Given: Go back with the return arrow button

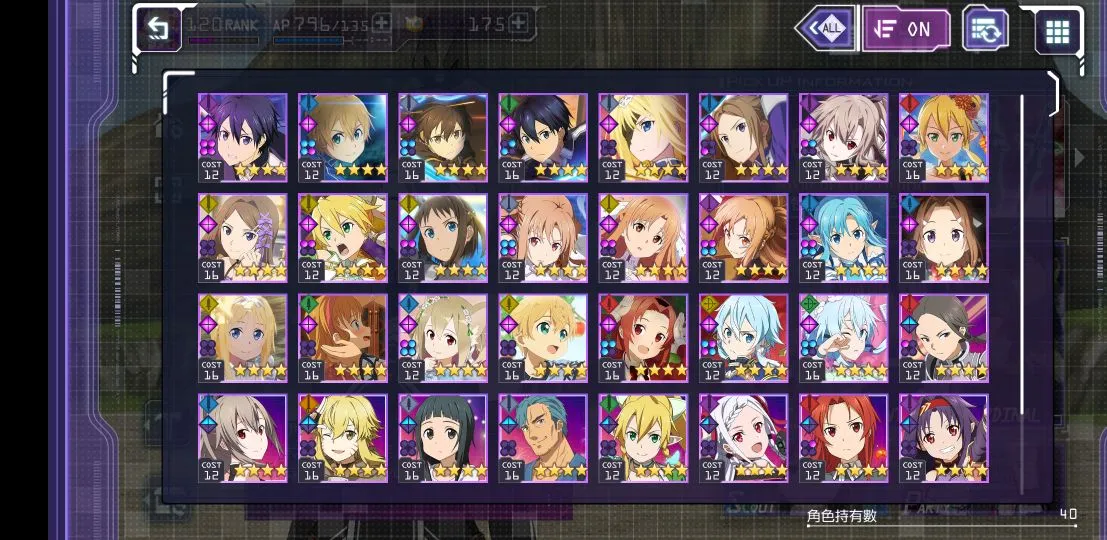Looking at the screenshot, I should [x=158, y=29].
